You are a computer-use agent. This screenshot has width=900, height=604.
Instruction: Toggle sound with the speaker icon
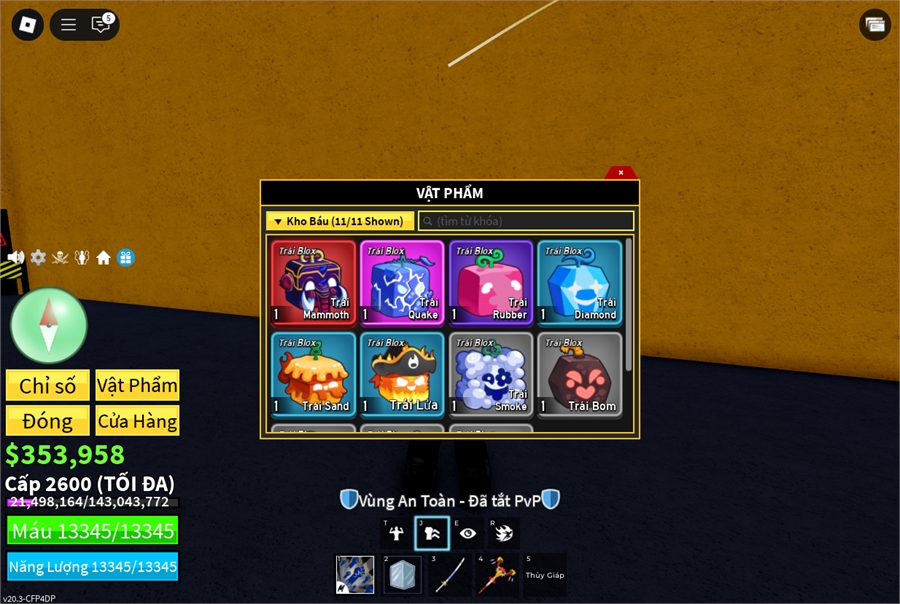16,258
